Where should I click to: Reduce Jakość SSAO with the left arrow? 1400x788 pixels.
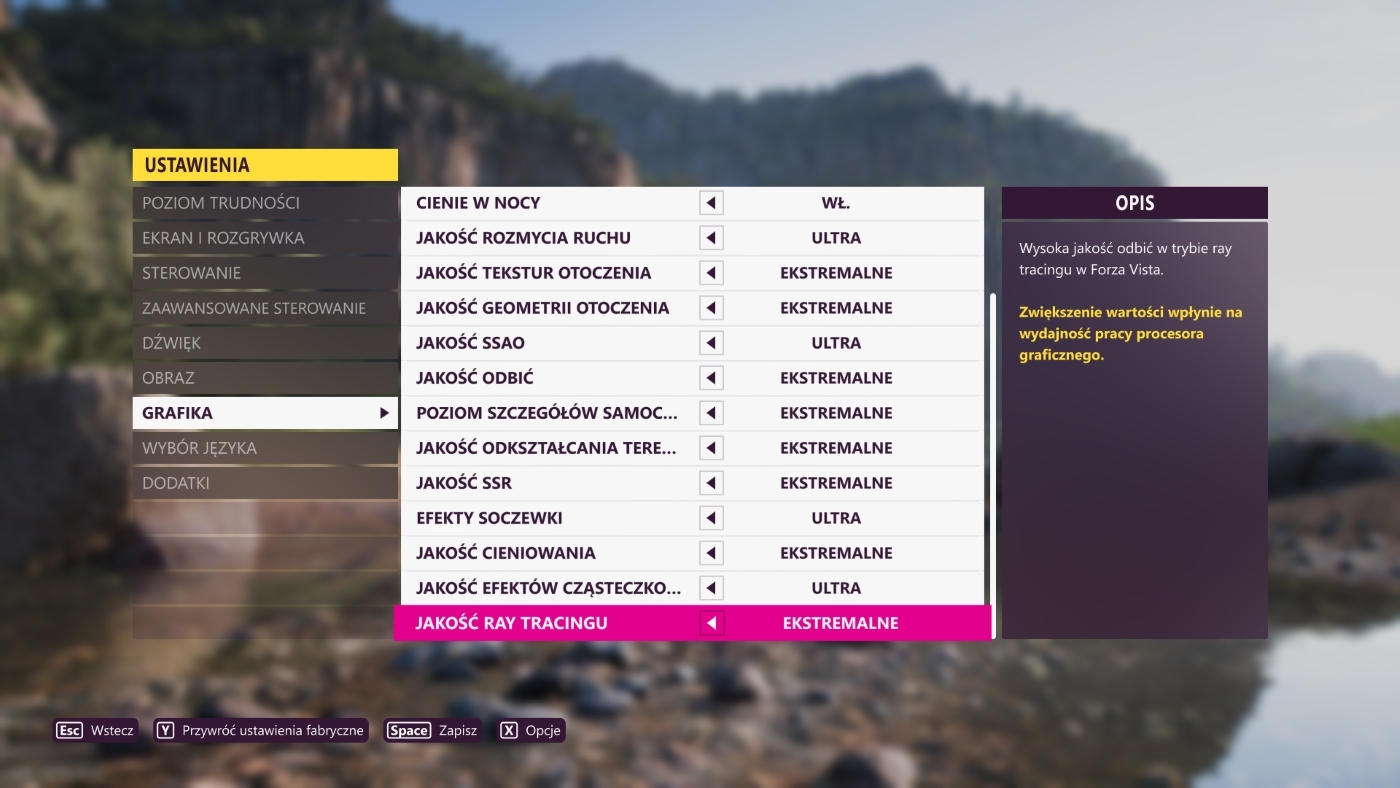[711, 343]
